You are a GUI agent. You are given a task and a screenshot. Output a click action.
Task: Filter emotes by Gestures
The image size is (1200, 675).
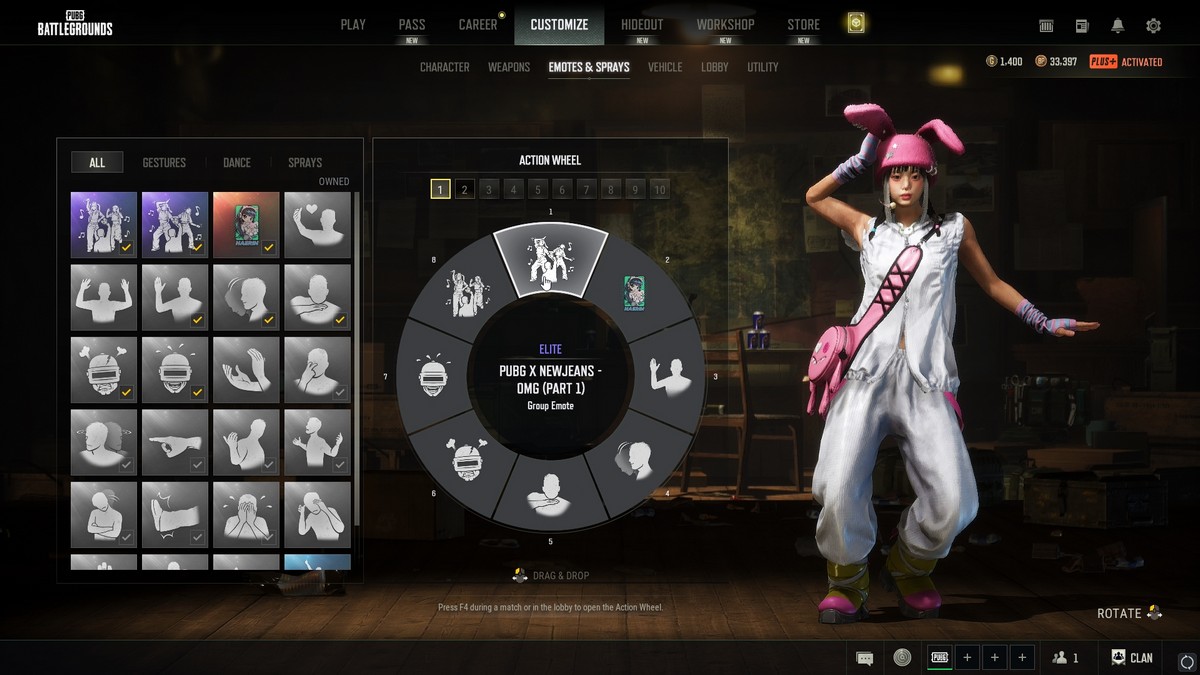pos(164,162)
